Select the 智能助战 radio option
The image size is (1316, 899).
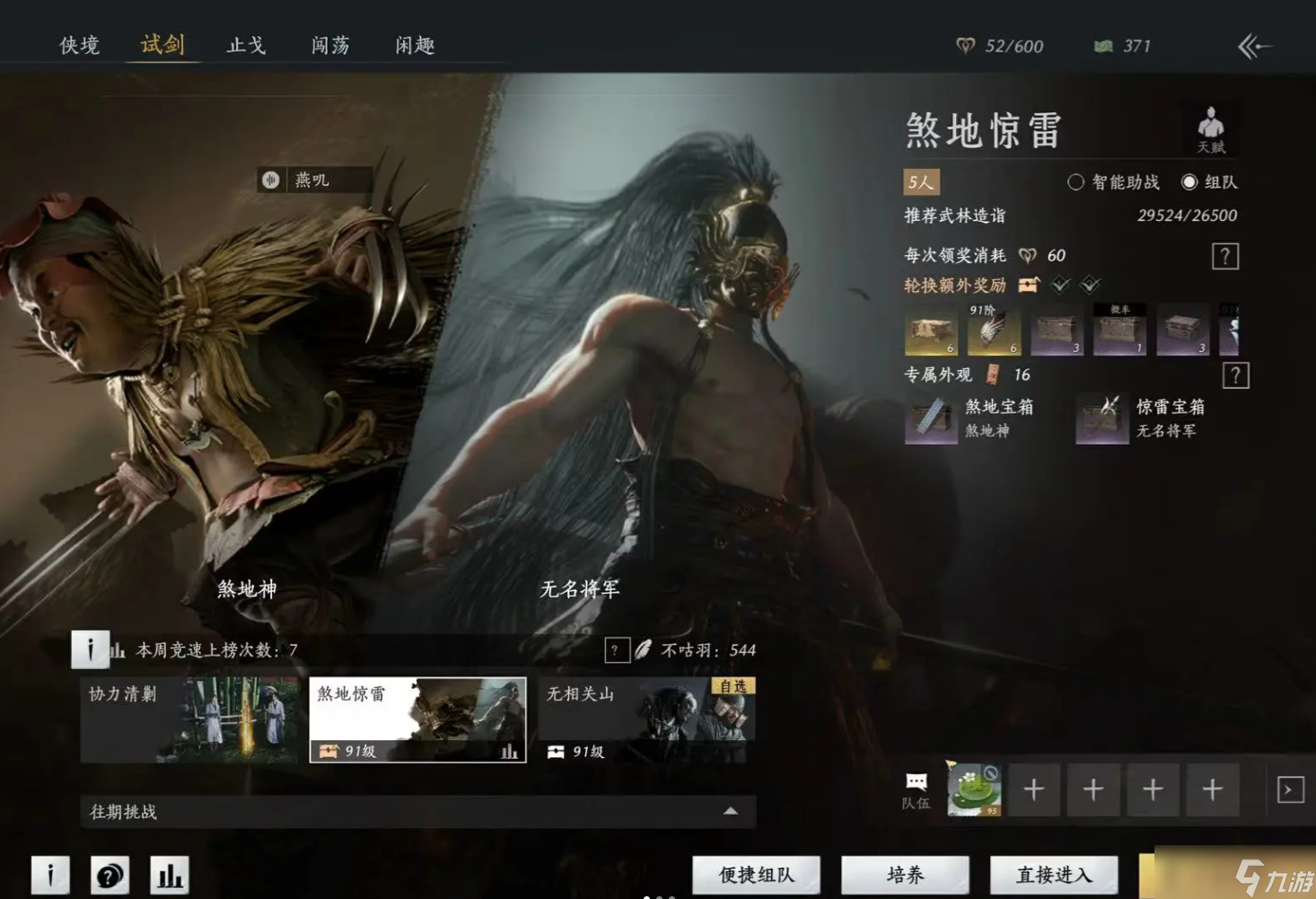click(x=1075, y=182)
